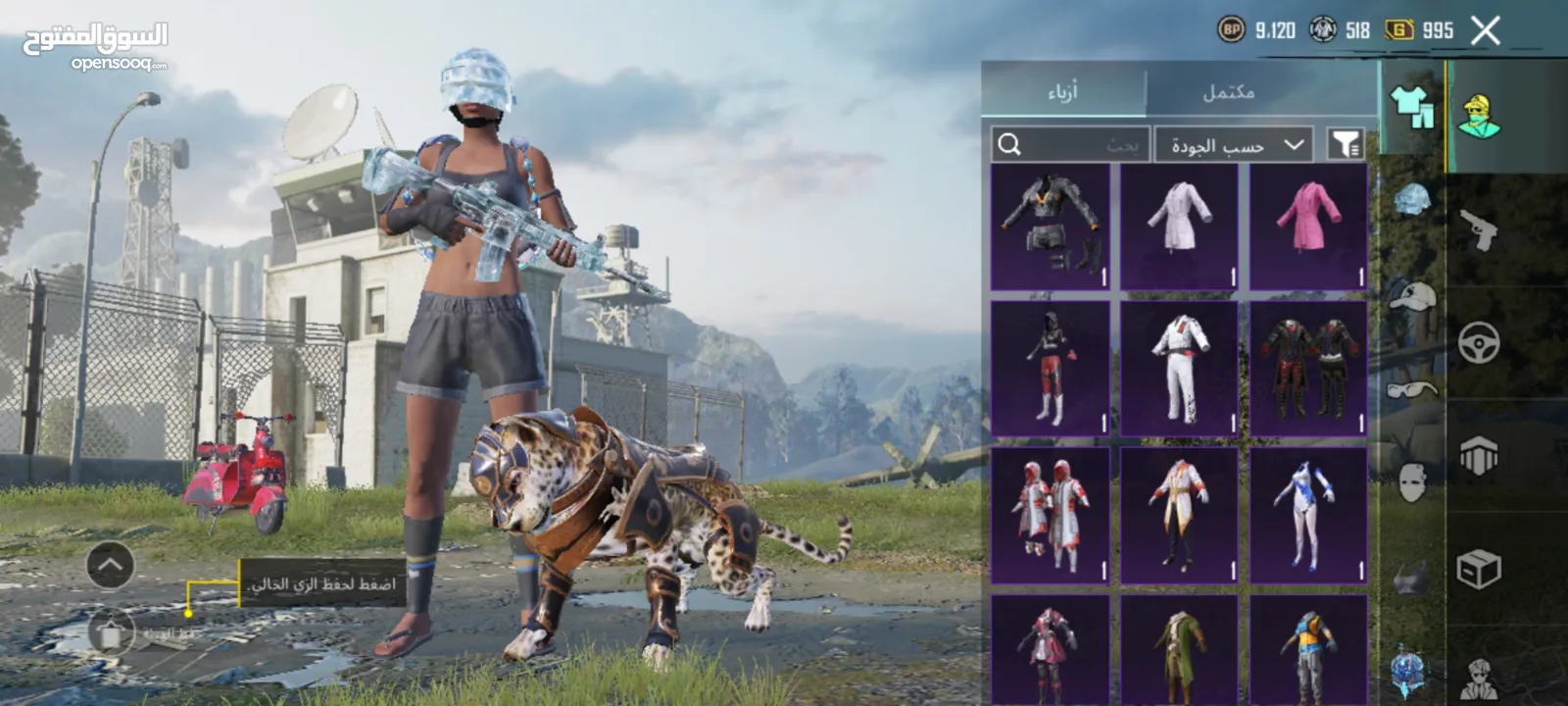Open the pistol weapon skins category
The height and width of the screenshot is (706, 1568).
[1479, 230]
